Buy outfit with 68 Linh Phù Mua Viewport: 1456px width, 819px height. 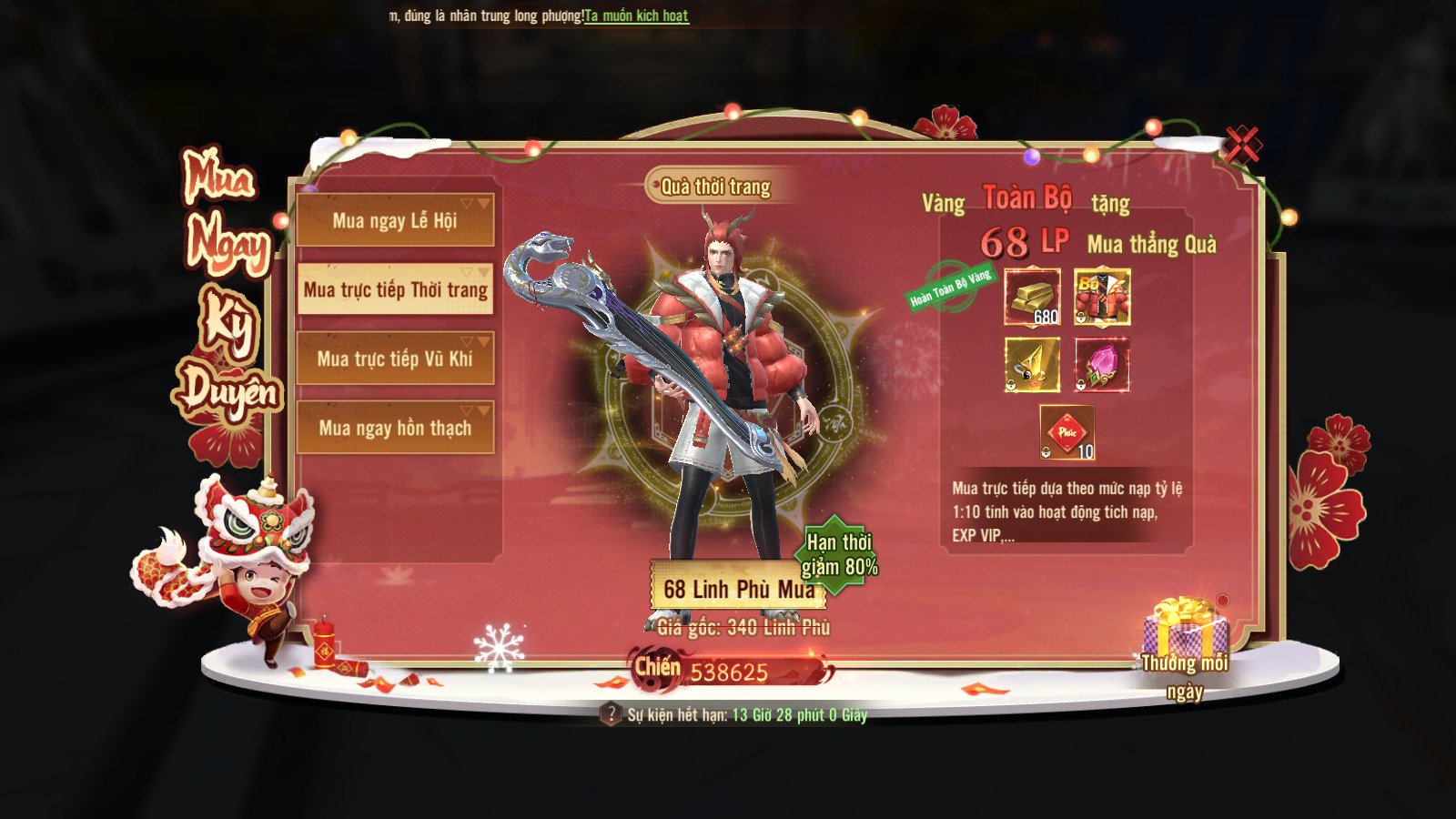[737, 589]
